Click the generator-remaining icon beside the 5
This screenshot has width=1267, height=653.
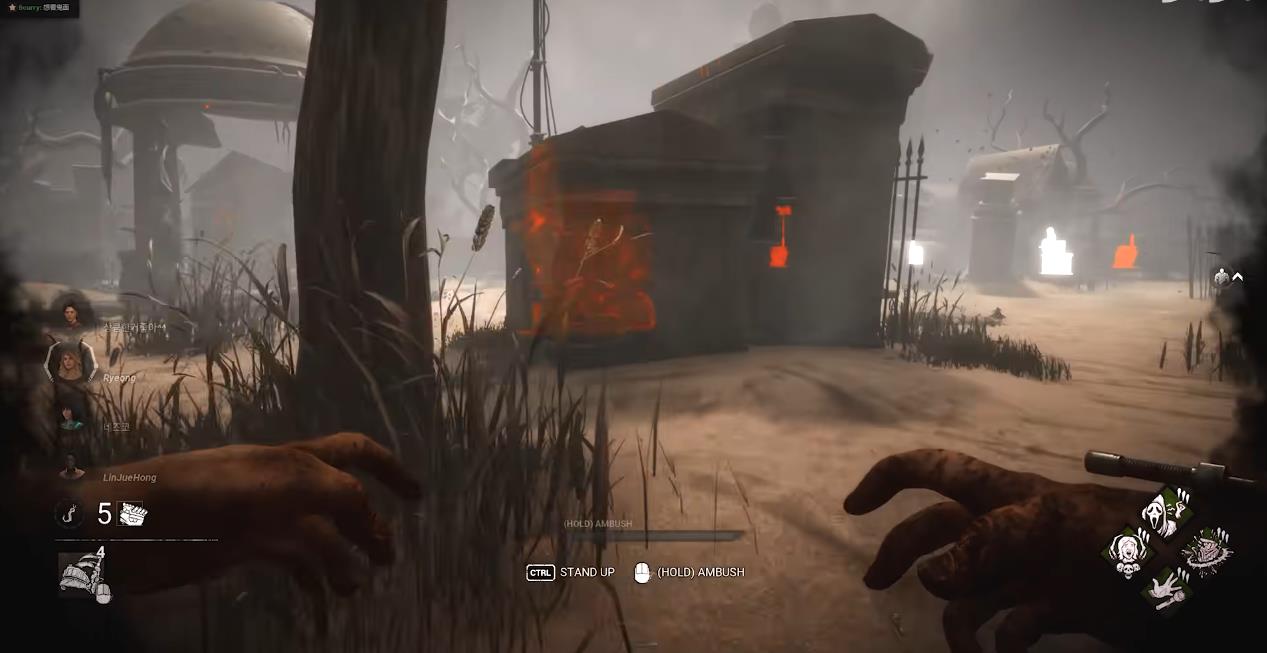click(130, 514)
